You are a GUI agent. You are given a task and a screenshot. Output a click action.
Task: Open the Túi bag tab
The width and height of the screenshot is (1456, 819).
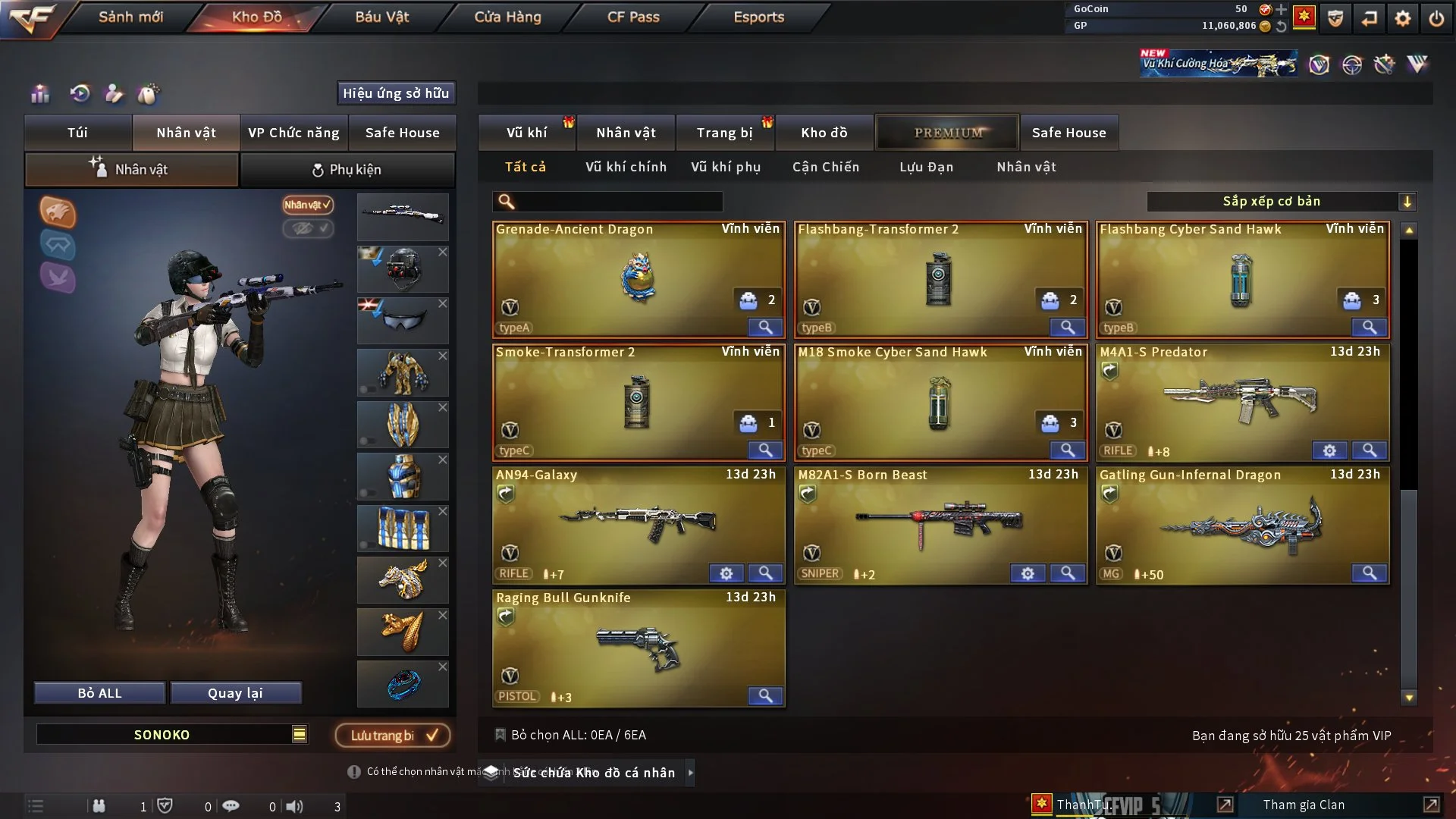click(77, 133)
